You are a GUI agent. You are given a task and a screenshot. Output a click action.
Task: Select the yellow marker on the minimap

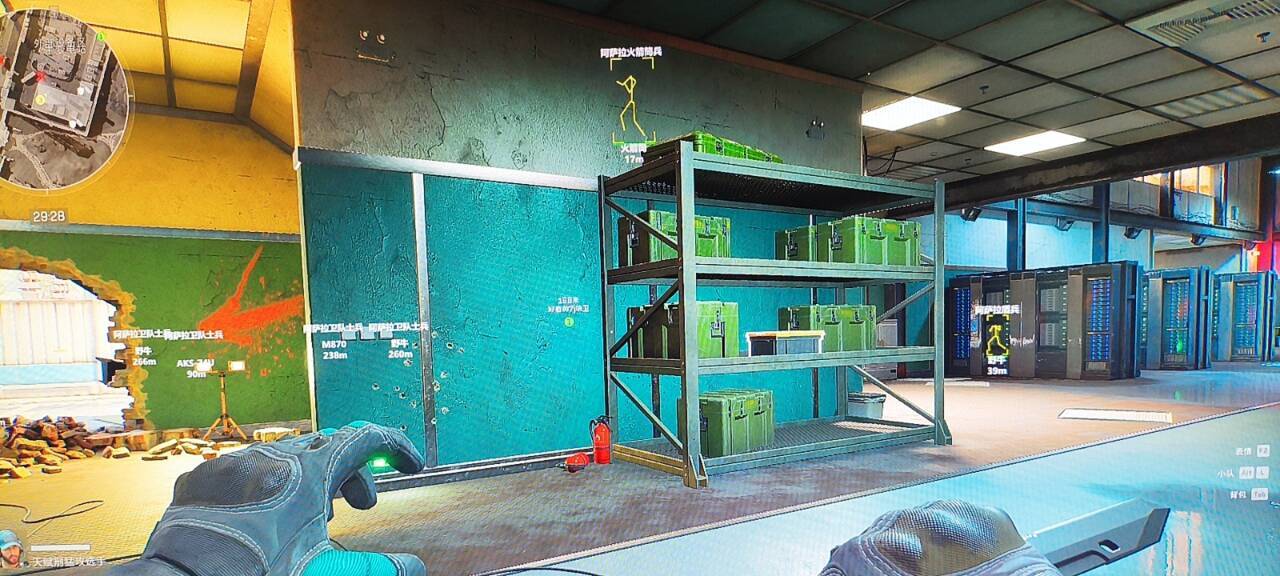tap(40, 99)
